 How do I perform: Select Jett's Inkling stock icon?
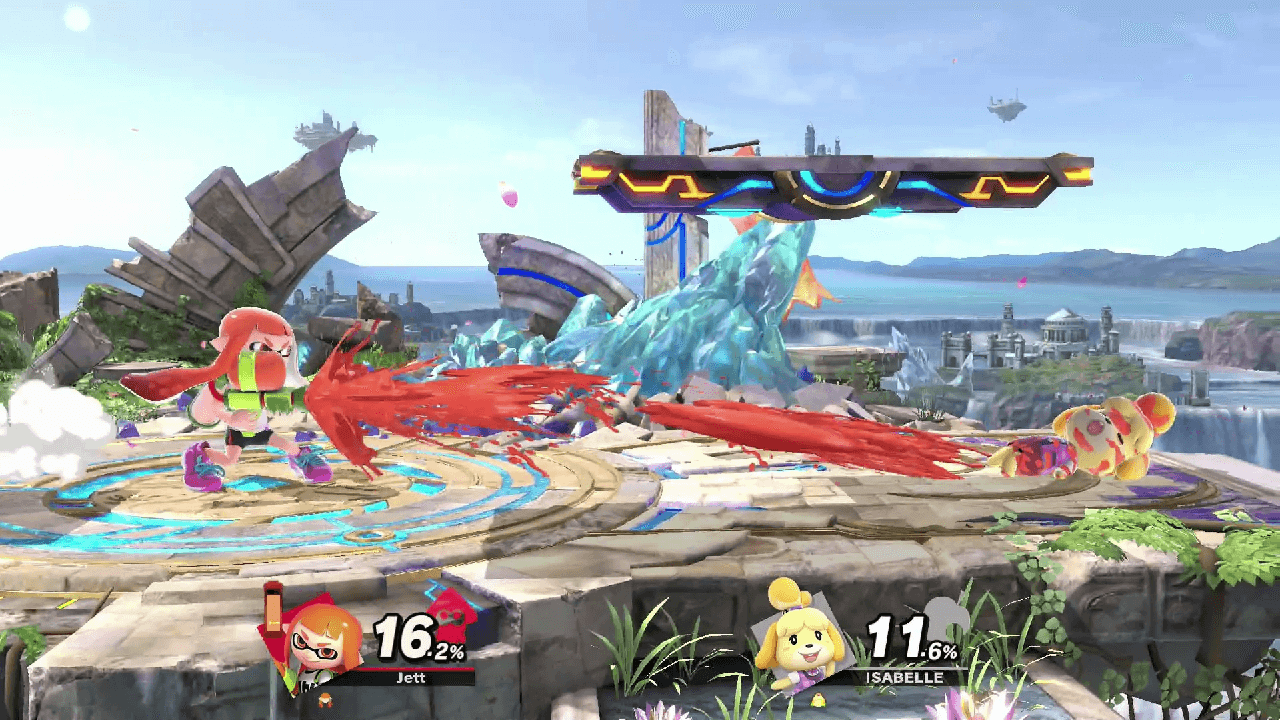pyautogui.click(x=324, y=697)
